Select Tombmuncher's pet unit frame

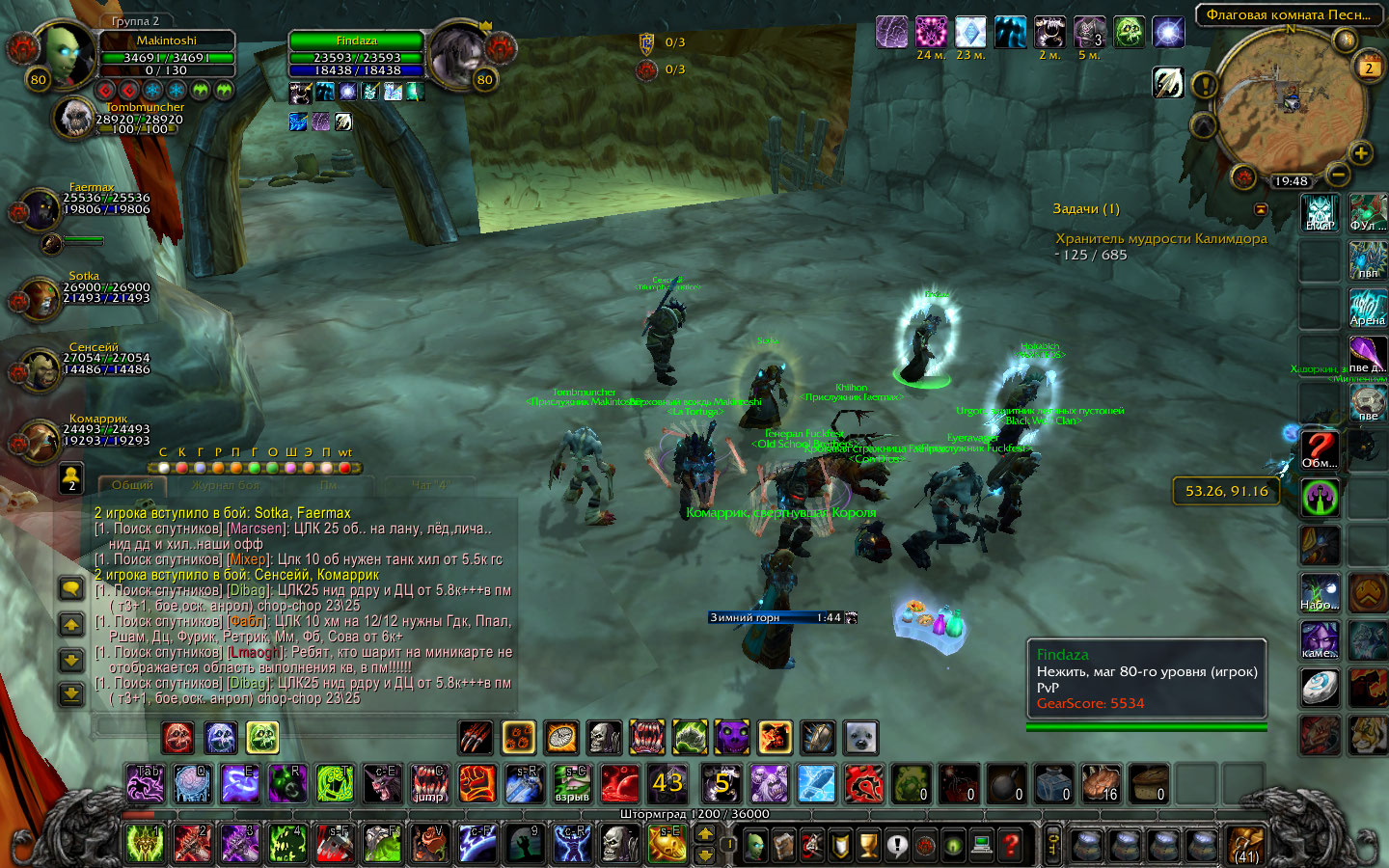click(75, 119)
